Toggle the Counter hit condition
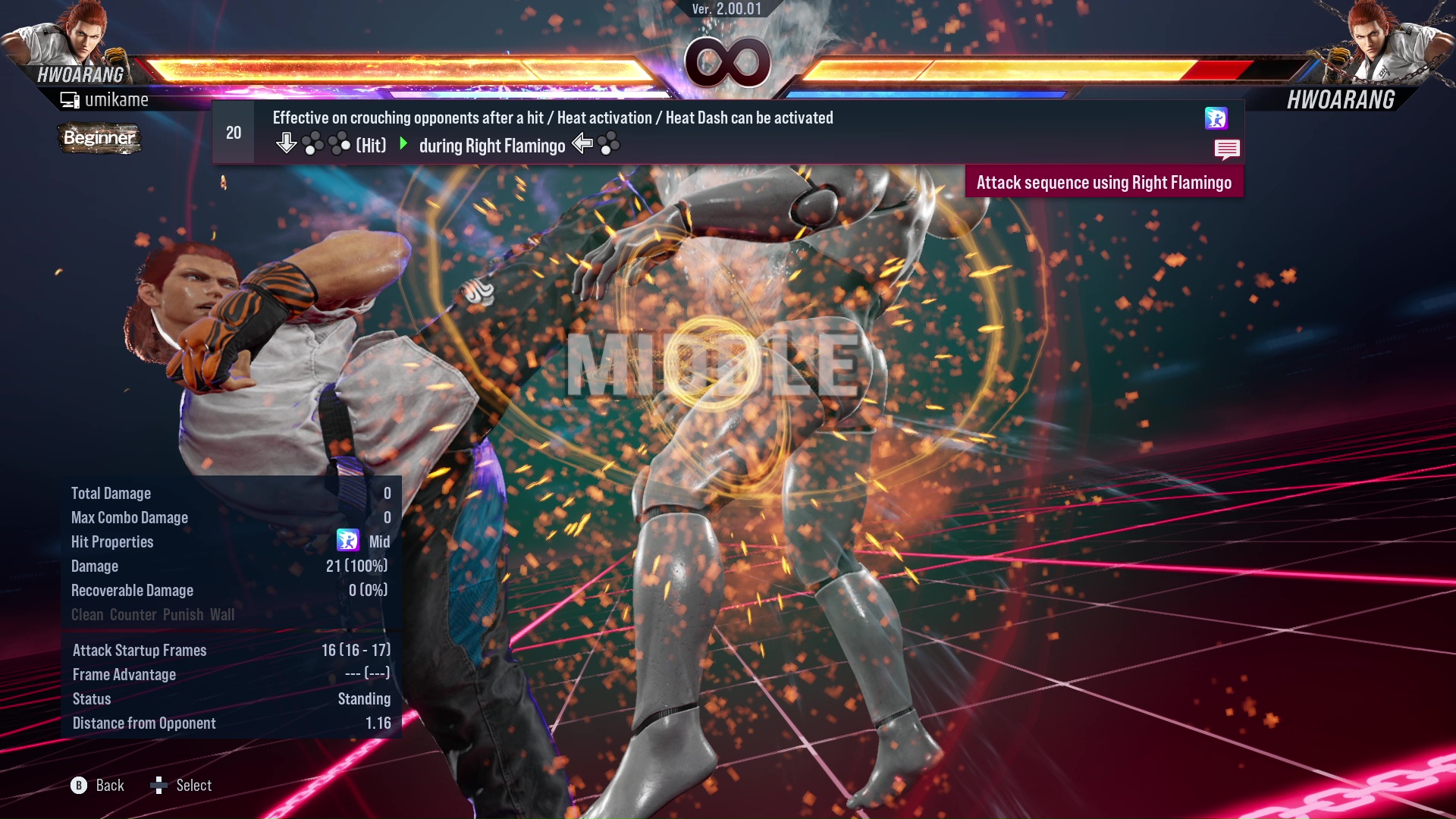 [x=133, y=615]
